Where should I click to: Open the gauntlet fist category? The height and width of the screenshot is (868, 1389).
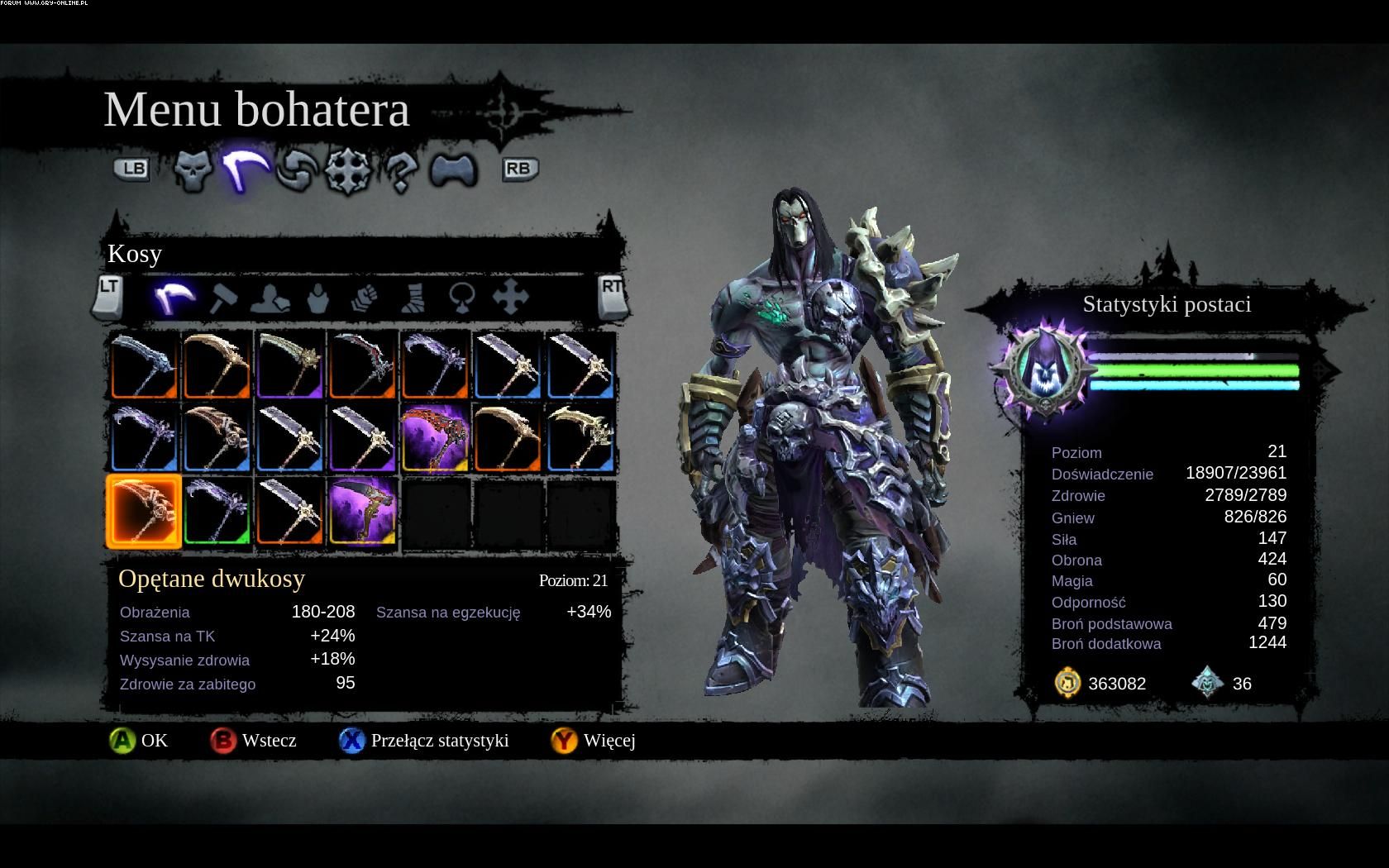(x=365, y=298)
